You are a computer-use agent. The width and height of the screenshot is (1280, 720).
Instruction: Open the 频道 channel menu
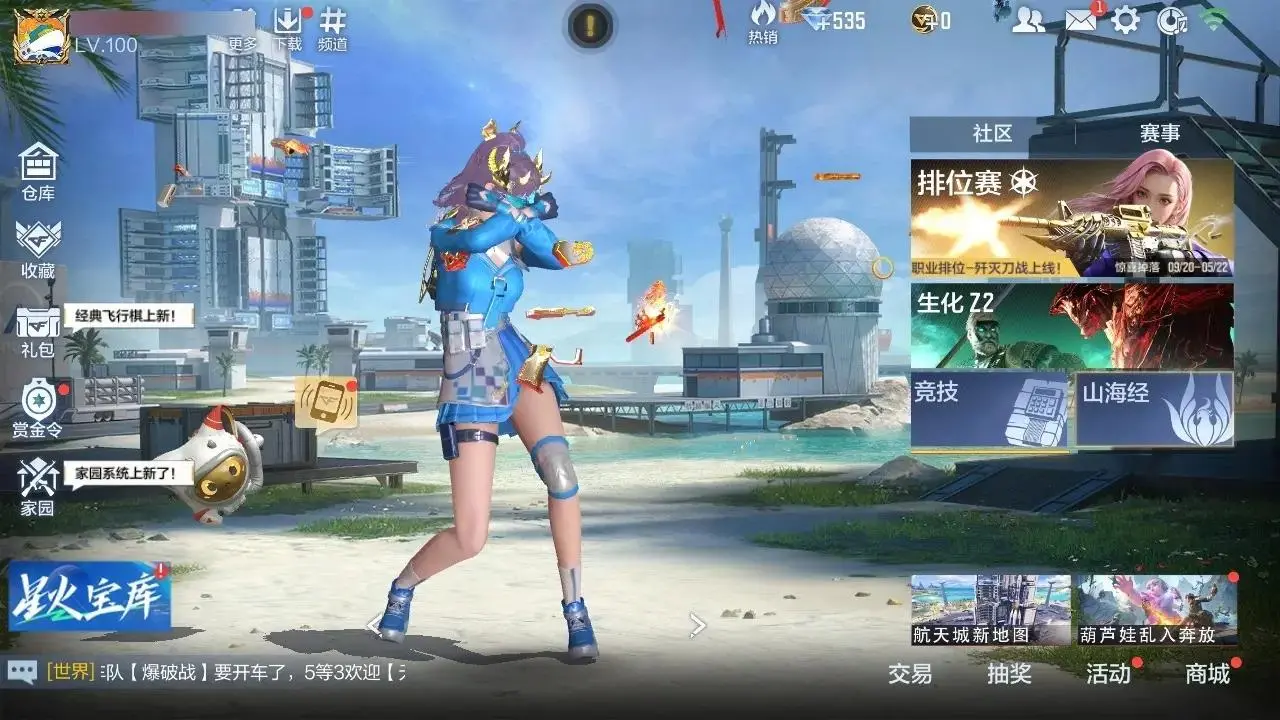click(x=333, y=27)
